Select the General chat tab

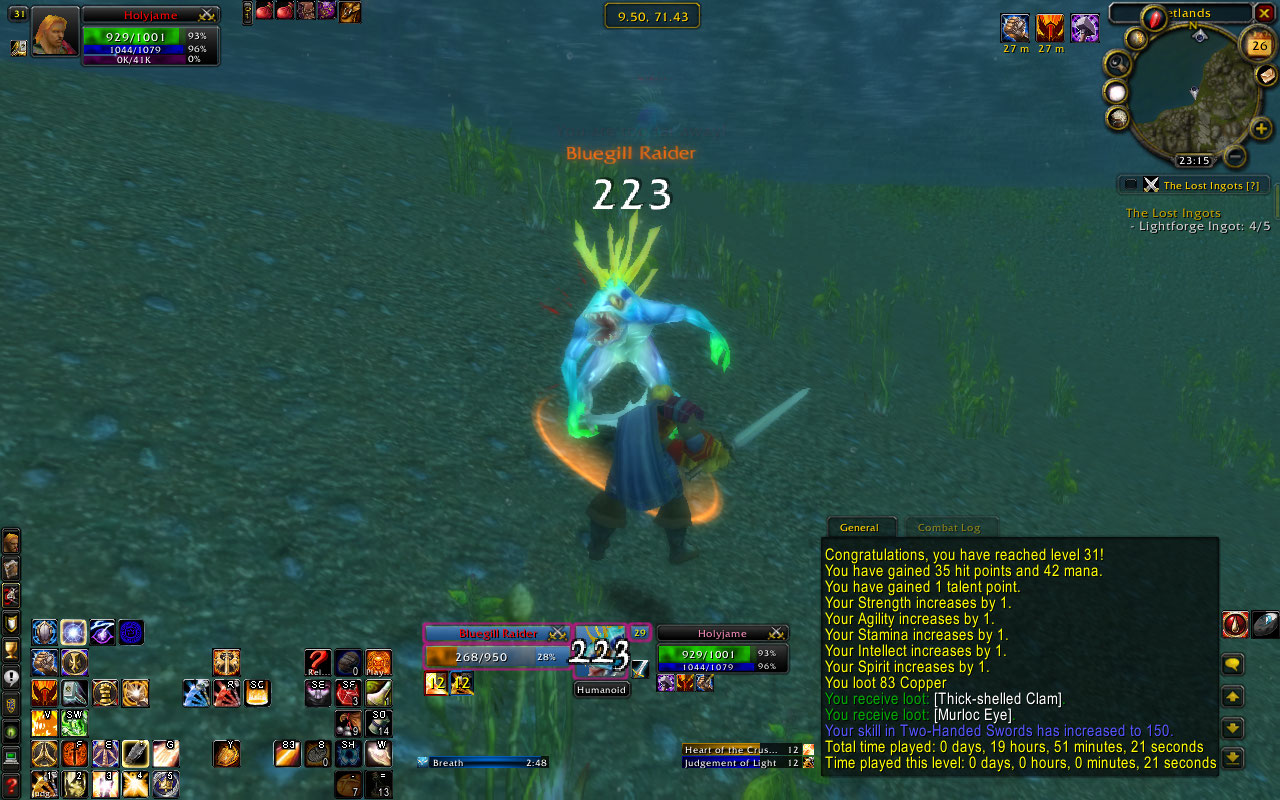coord(862,527)
